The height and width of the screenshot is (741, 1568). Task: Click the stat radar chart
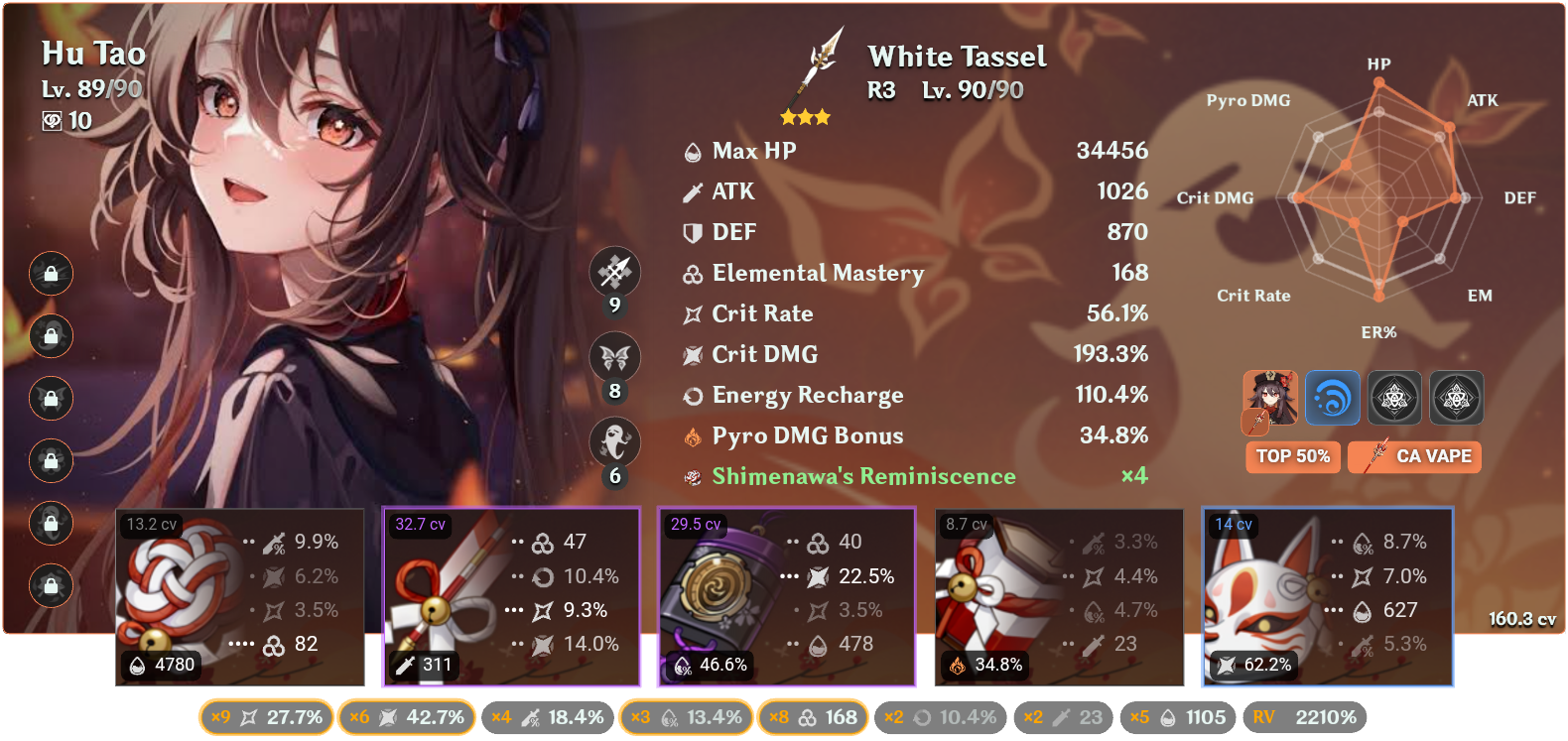(x=1377, y=195)
